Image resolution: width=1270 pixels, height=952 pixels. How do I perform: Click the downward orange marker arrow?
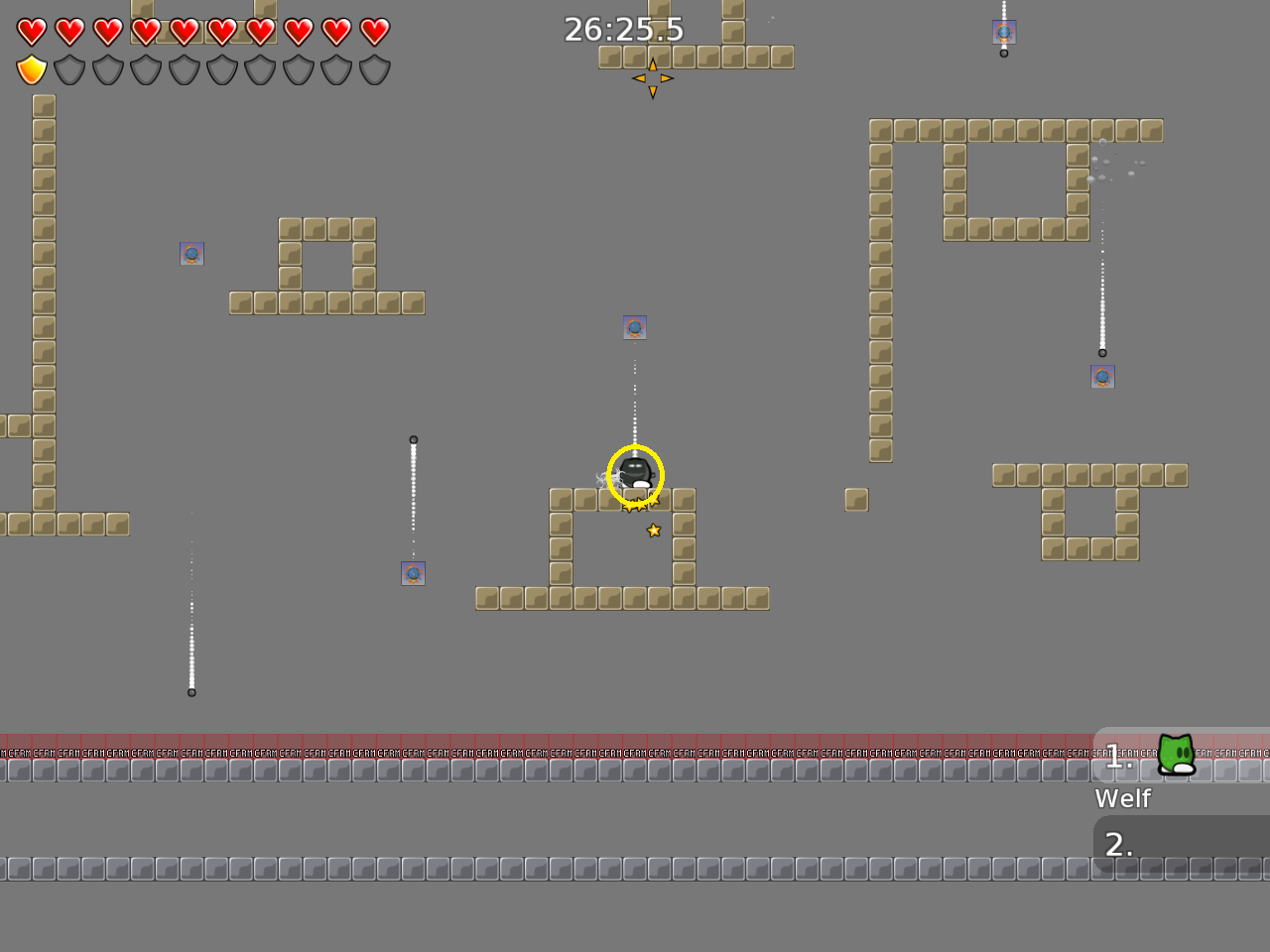(x=653, y=91)
